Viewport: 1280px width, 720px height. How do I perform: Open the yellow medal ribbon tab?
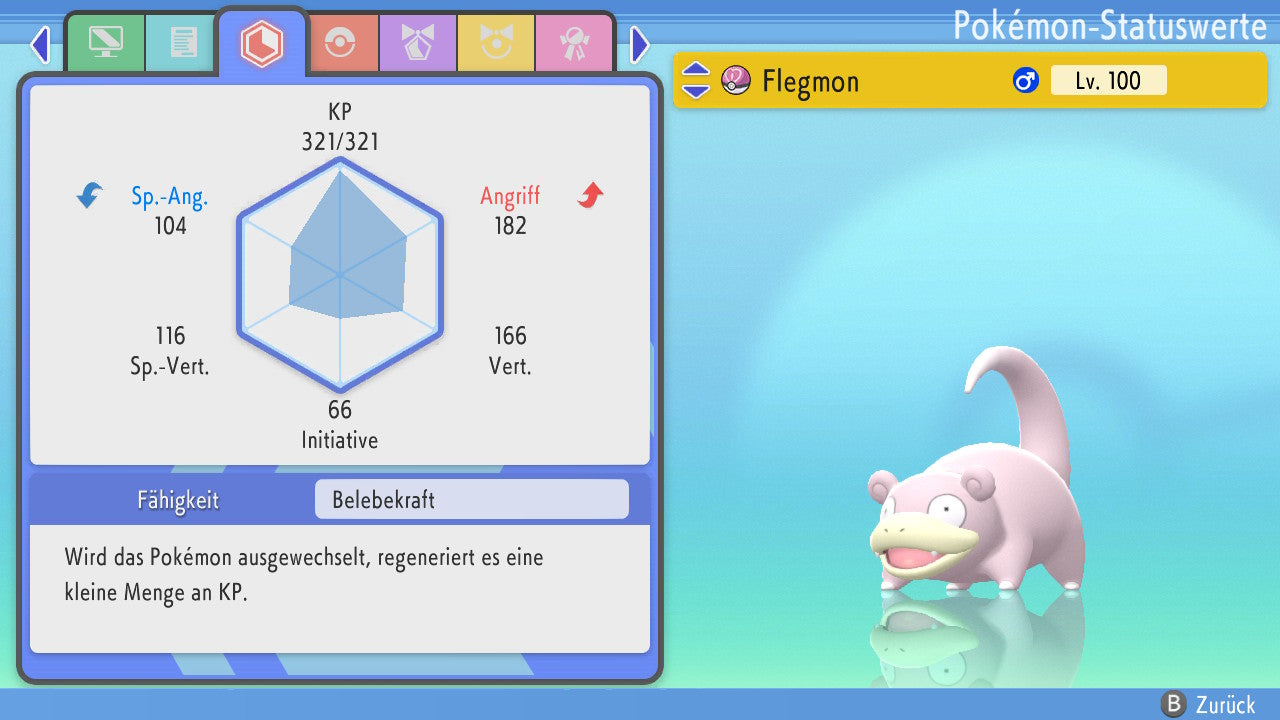(496, 43)
